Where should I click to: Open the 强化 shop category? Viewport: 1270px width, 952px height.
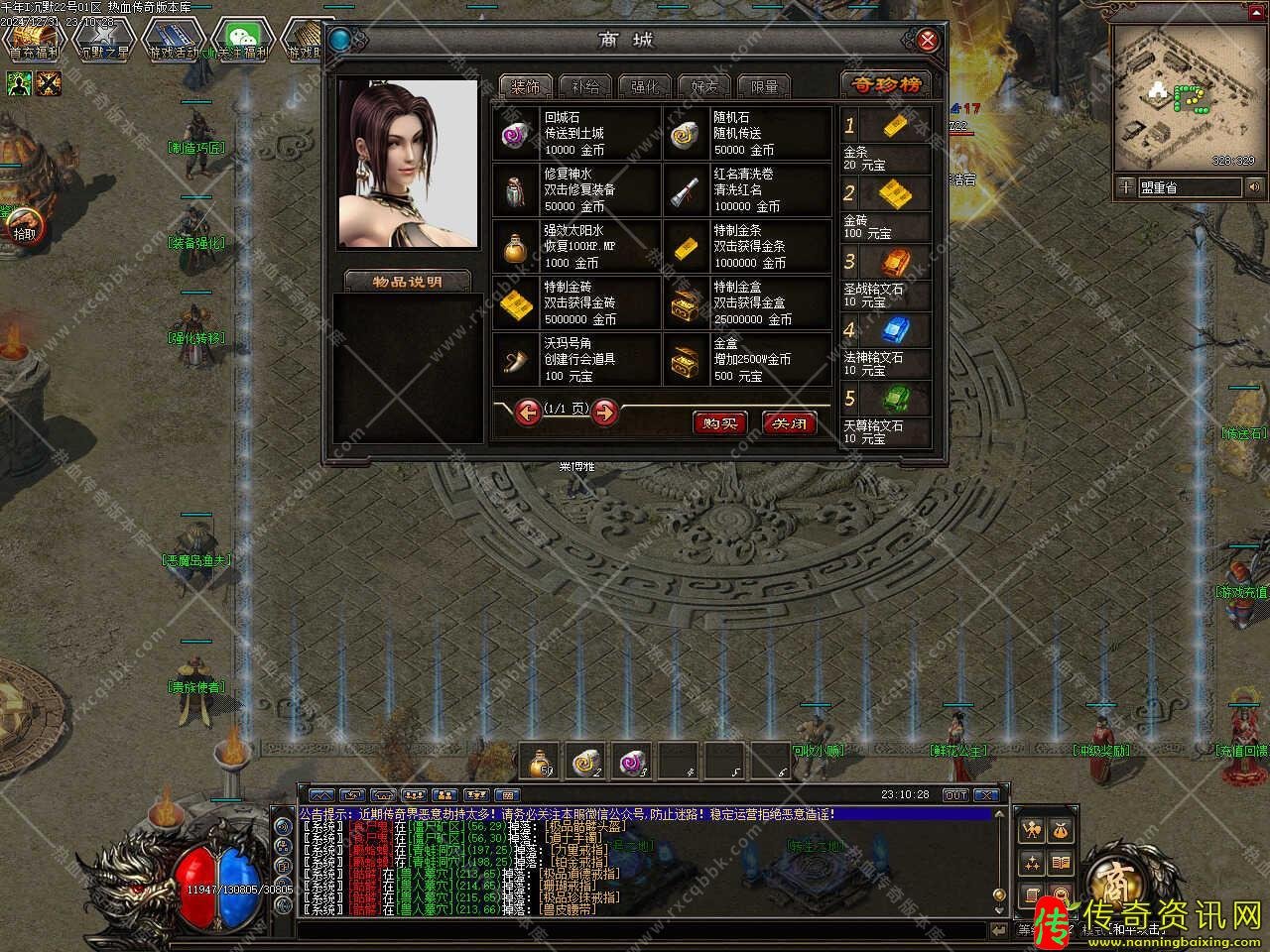tap(645, 86)
